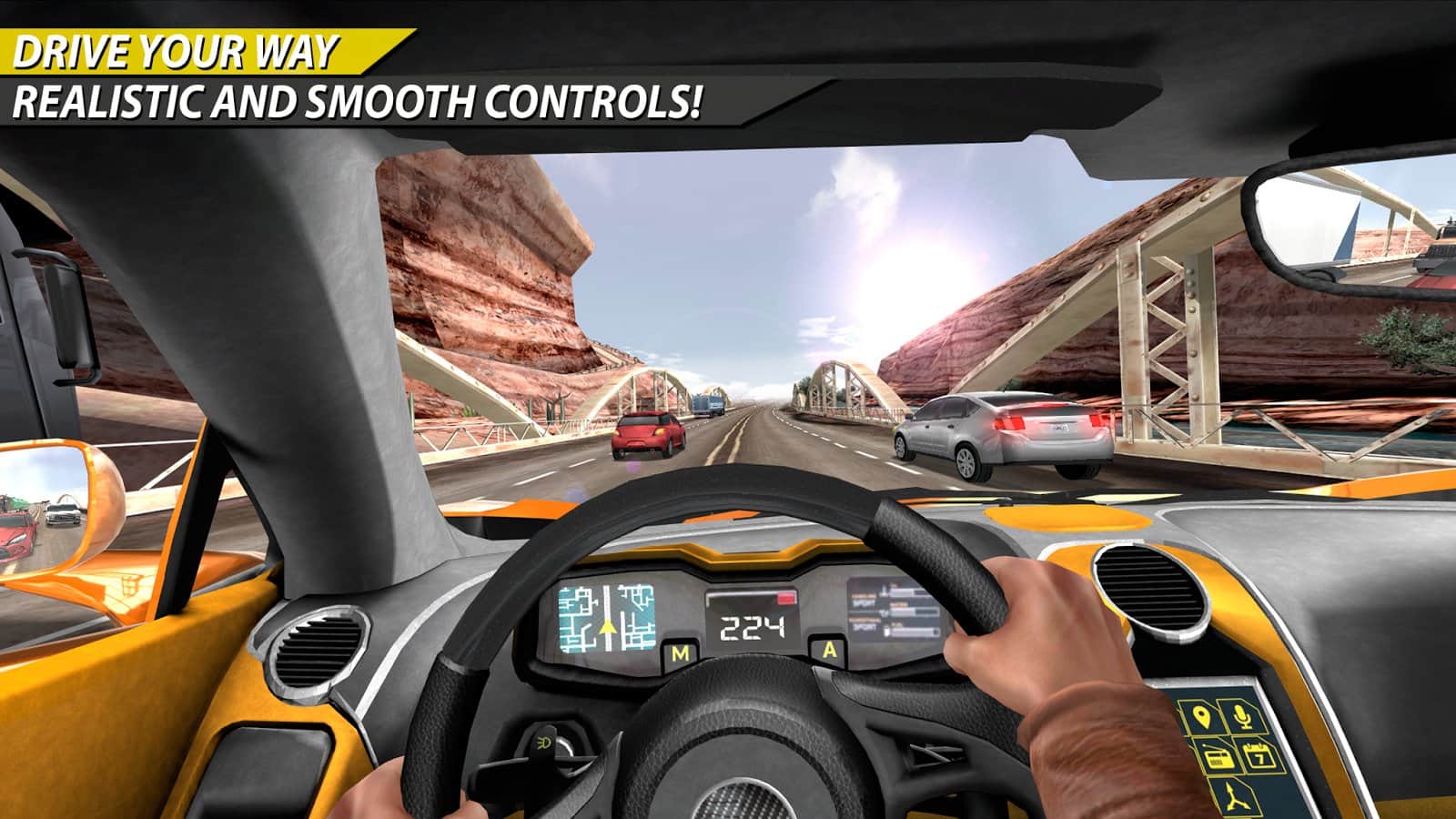Image resolution: width=1456 pixels, height=819 pixels.
Task: Toggle the M manual transmission button
Action: click(680, 653)
